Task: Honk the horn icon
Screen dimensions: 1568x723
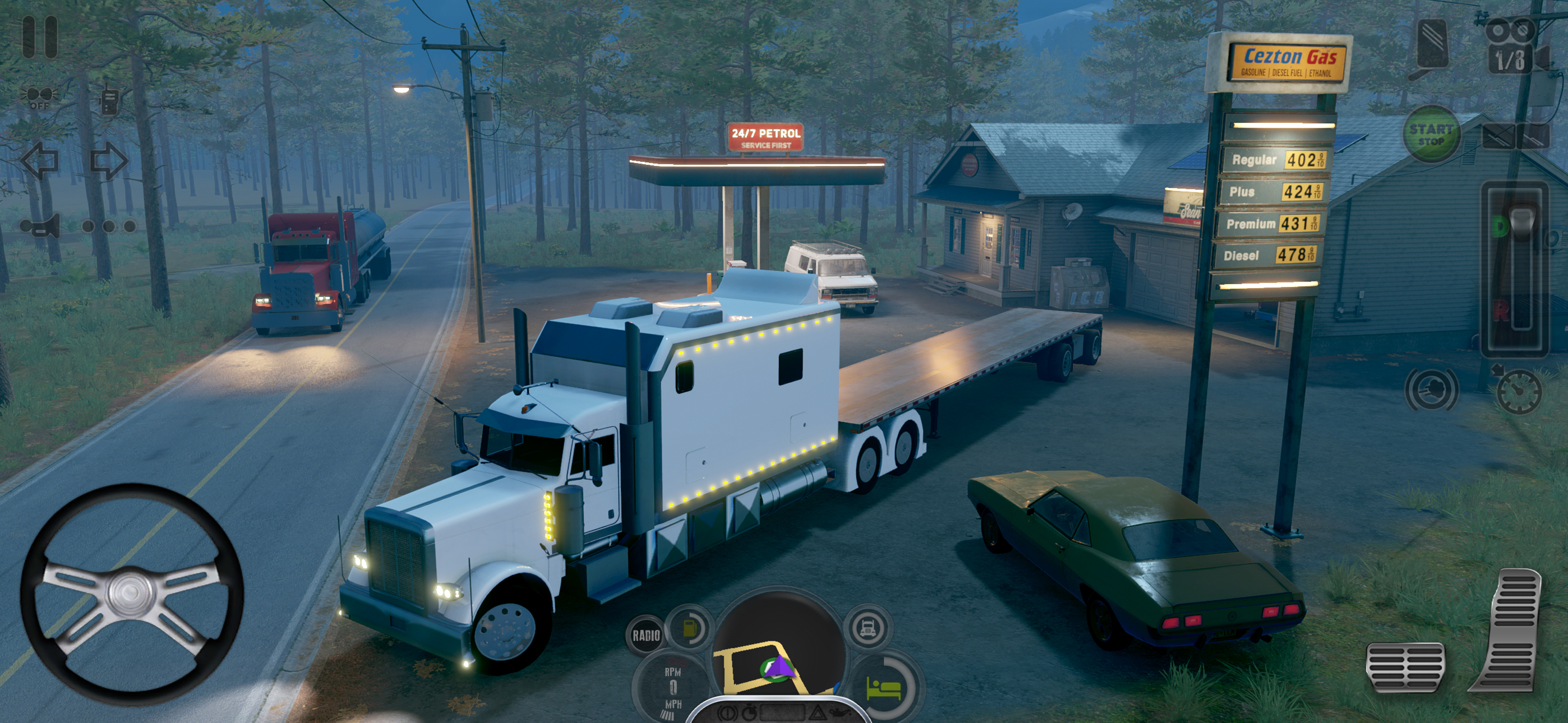Action: (x=40, y=226)
